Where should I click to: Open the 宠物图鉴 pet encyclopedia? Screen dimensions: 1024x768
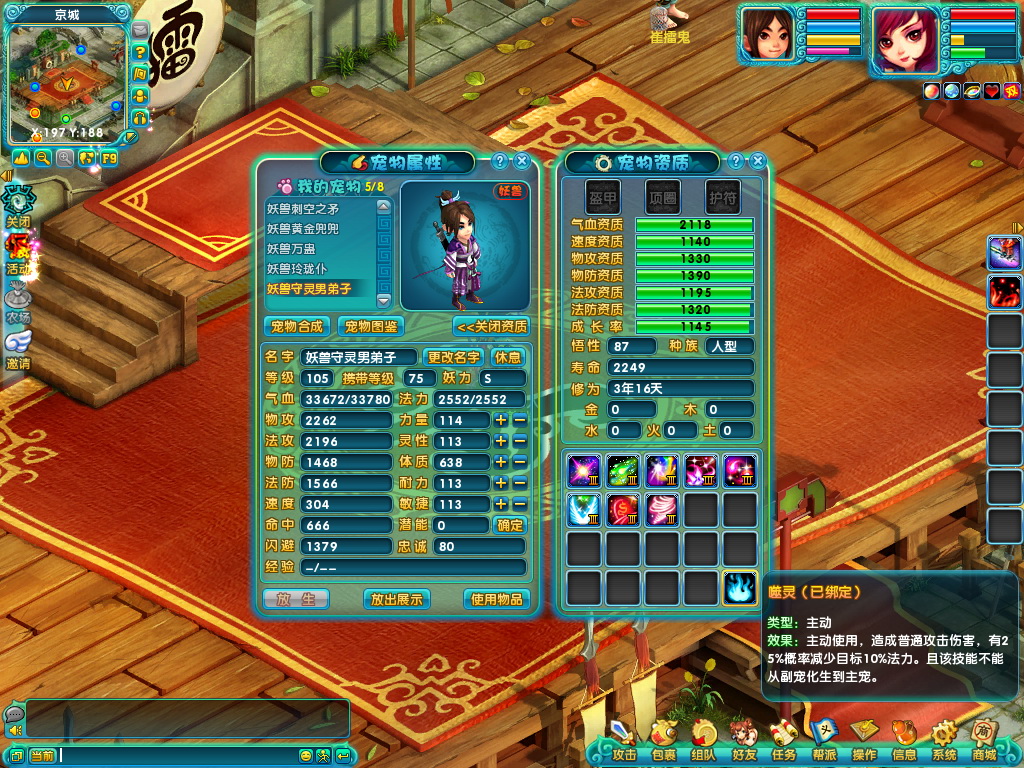369,326
